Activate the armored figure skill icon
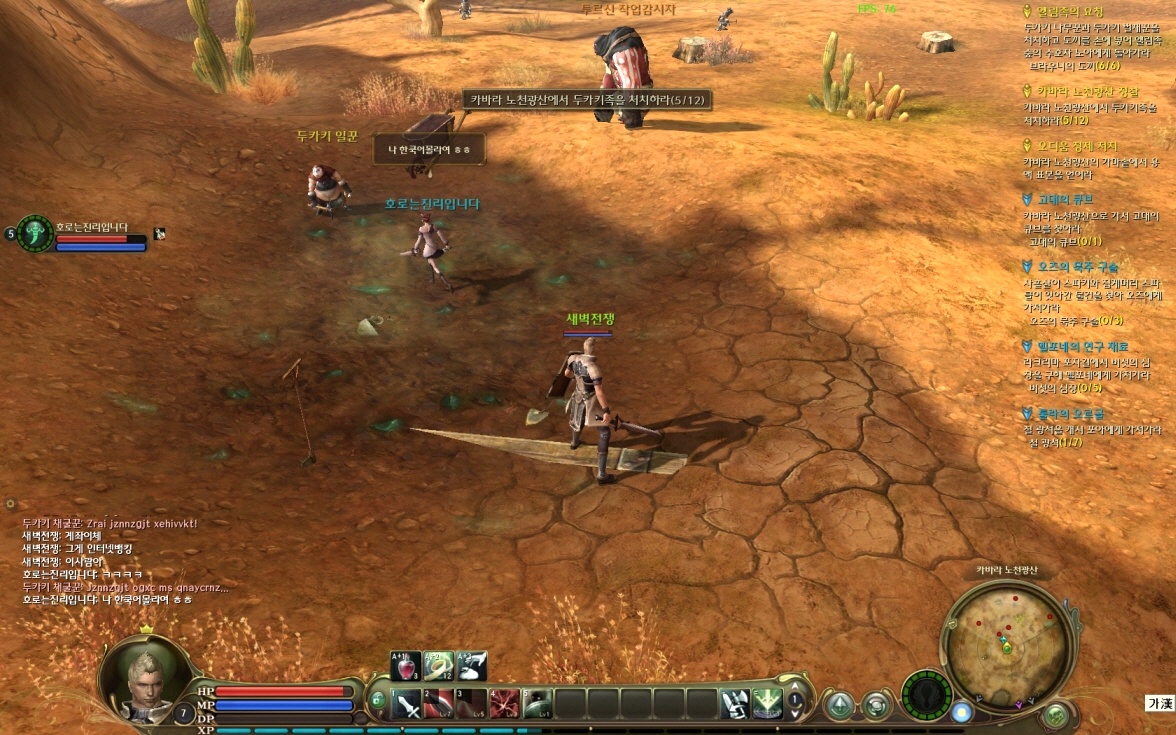 point(735,704)
